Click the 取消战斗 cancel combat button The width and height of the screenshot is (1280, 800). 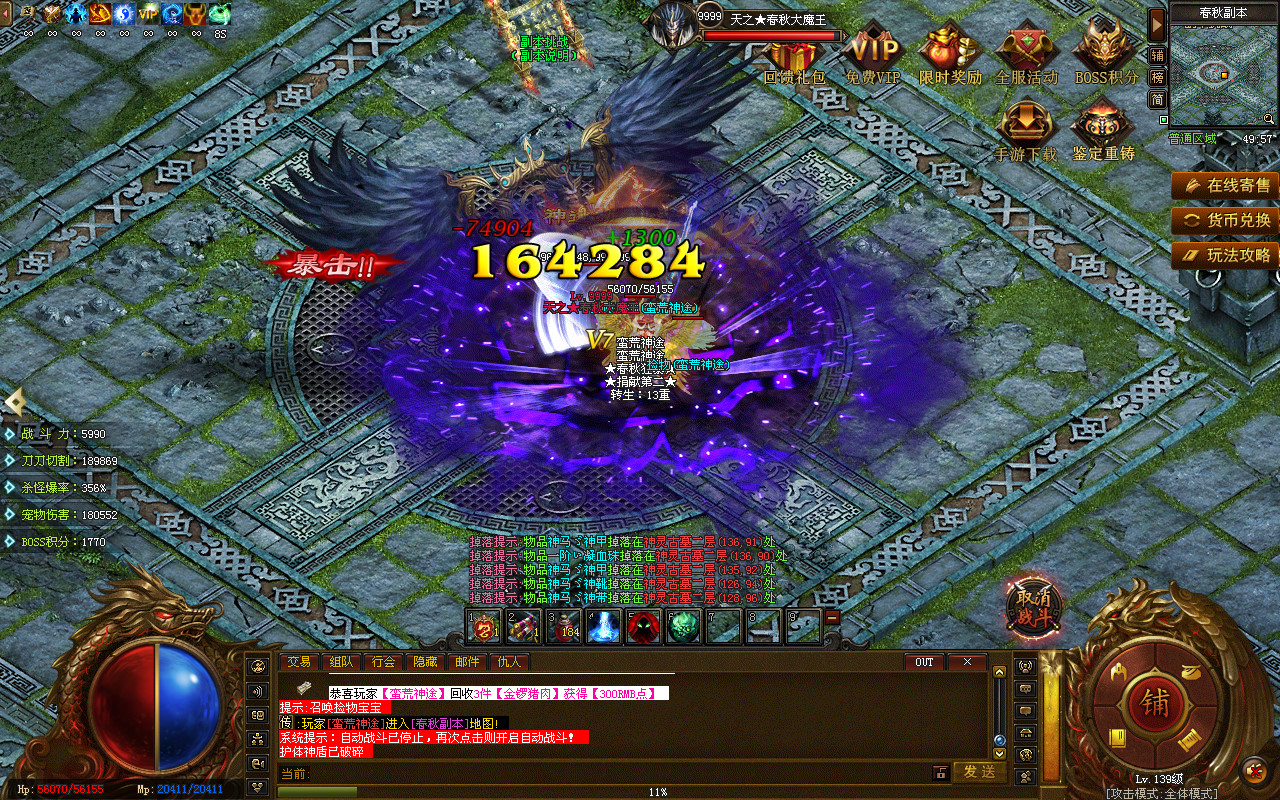pyautogui.click(x=1034, y=605)
